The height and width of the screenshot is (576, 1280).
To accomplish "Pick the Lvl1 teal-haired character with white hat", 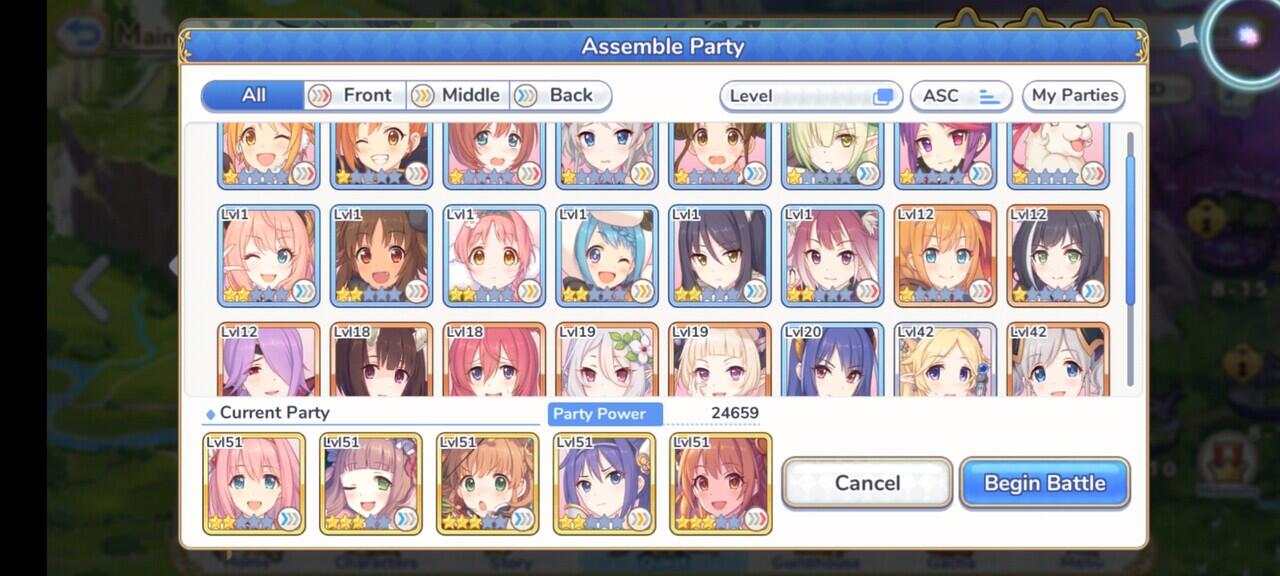I will tap(607, 255).
